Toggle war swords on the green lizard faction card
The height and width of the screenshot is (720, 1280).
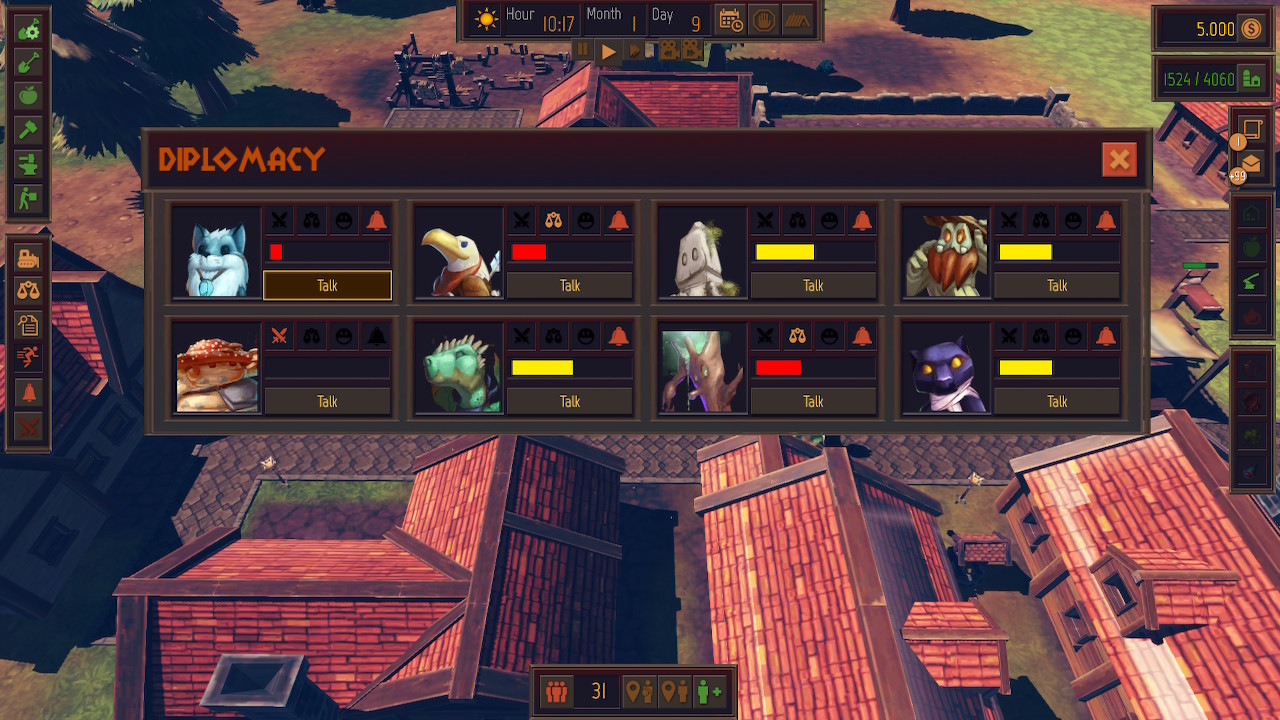pyautogui.click(x=521, y=336)
